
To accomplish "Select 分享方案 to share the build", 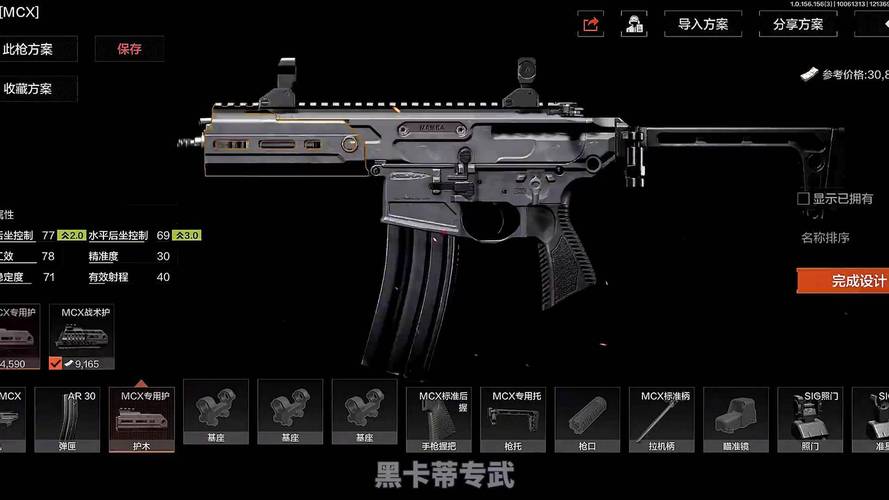I will point(798,24).
